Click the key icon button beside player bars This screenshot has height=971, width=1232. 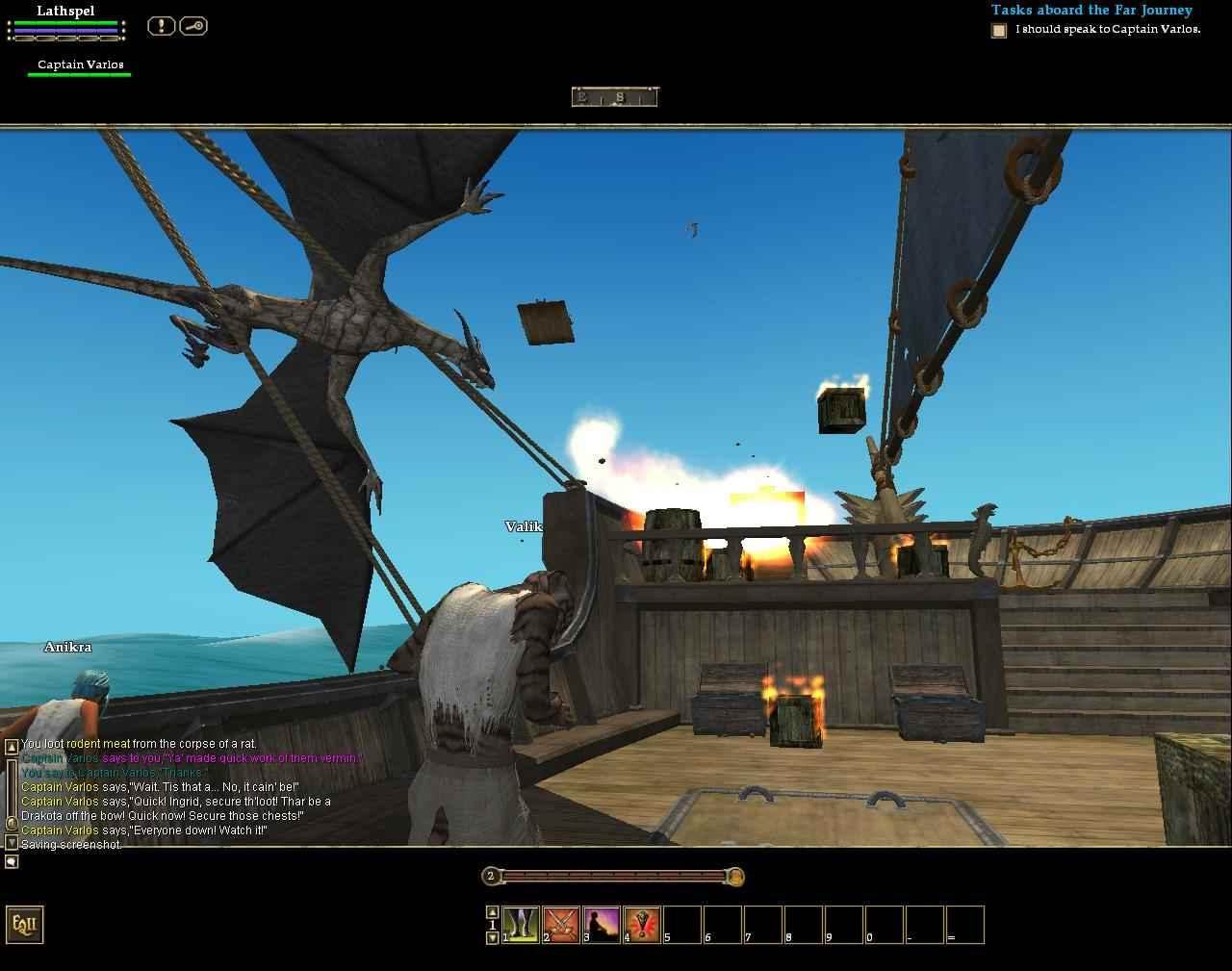click(x=193, y=26)
